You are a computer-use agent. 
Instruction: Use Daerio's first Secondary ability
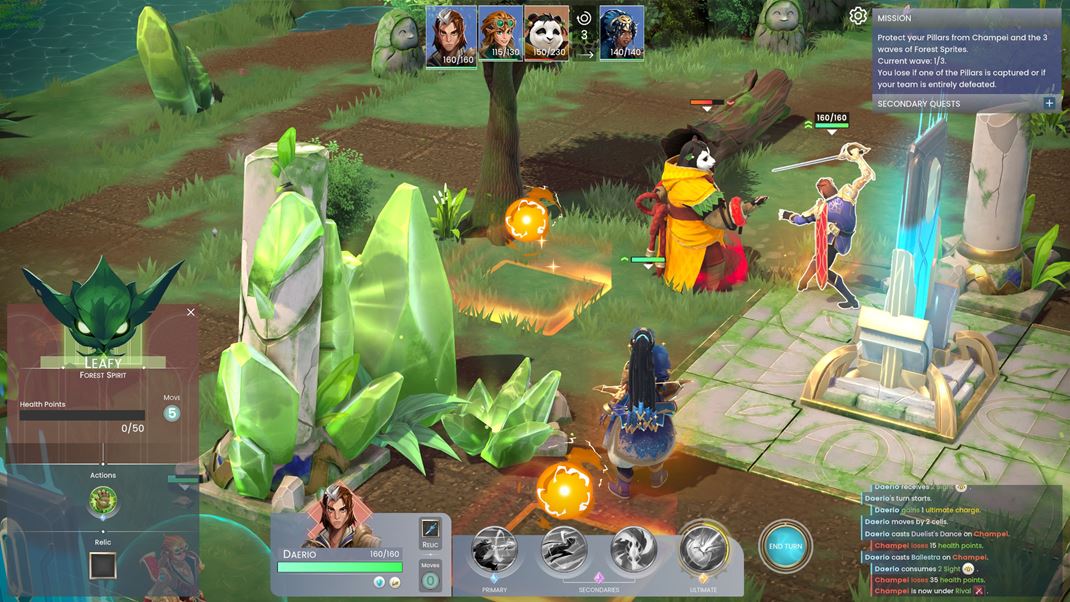[564, 549]
